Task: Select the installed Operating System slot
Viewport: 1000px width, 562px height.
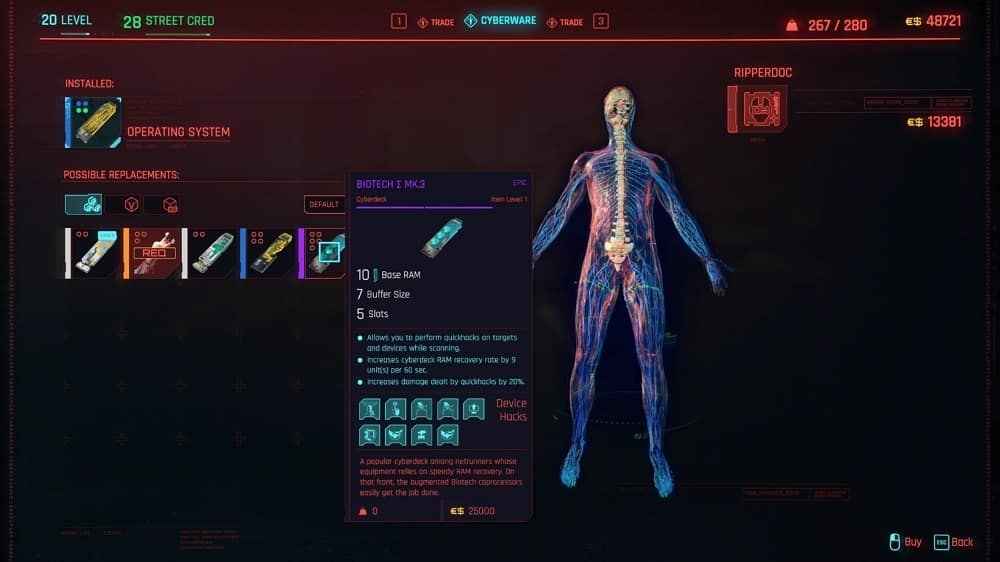Action: [x=94, y=123]
